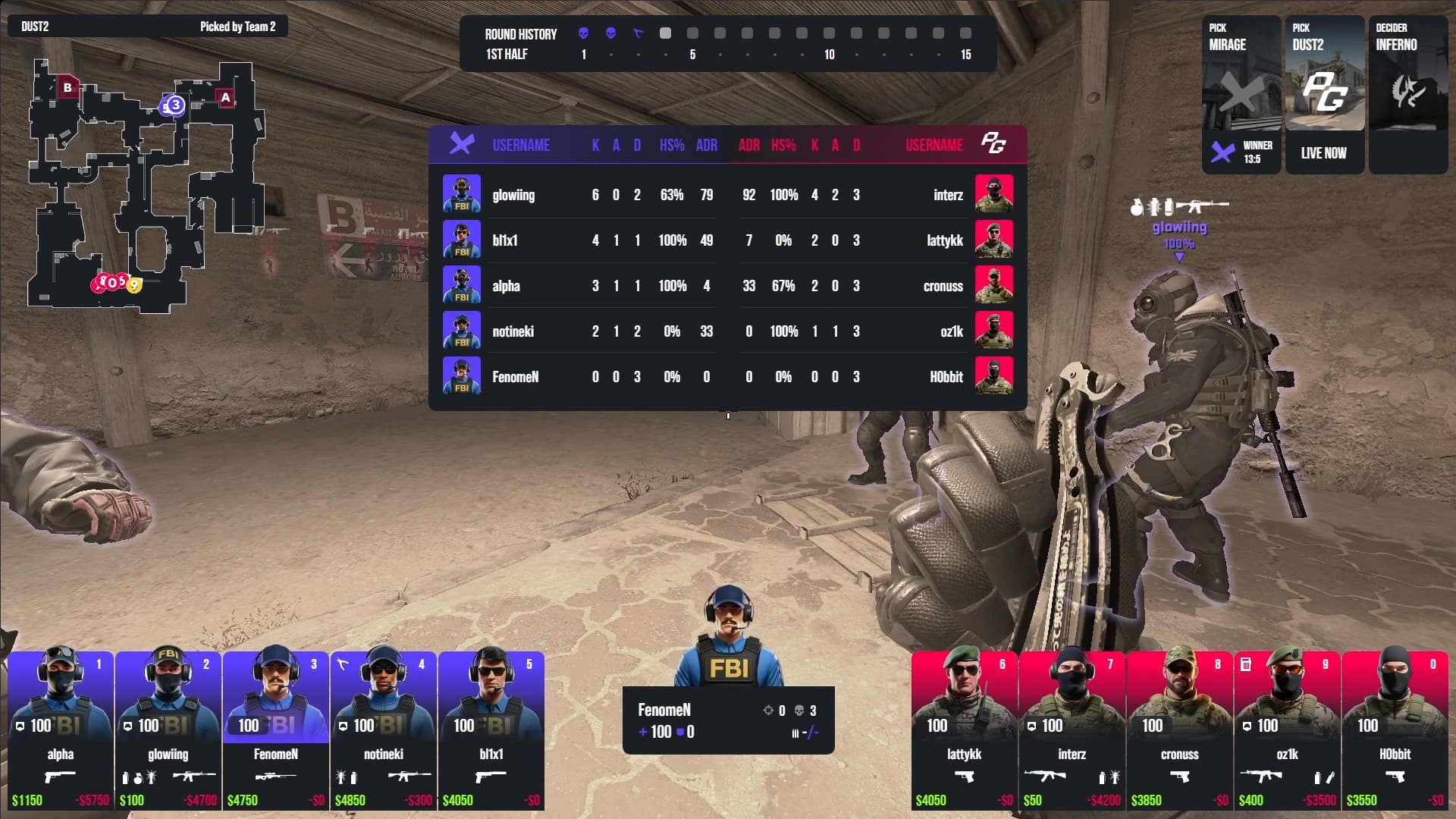Select HObbit's player card
This screenshot has width=1456, height=819.
[1395, 730]
